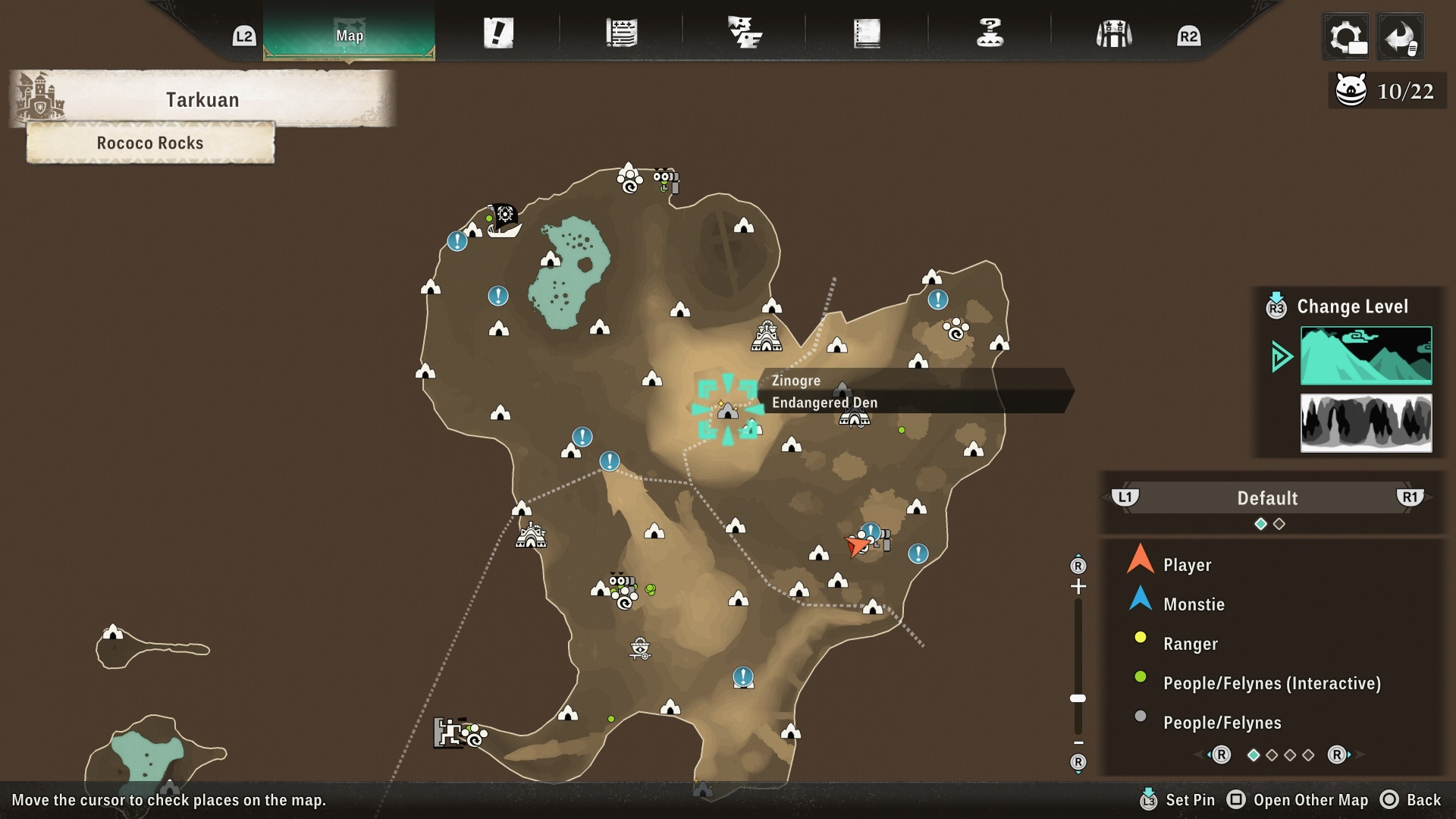This screenshot has height=819, width=1456.
Task: Open the stamp/mystery icon in the top bar
Action: tap(990, 33)
